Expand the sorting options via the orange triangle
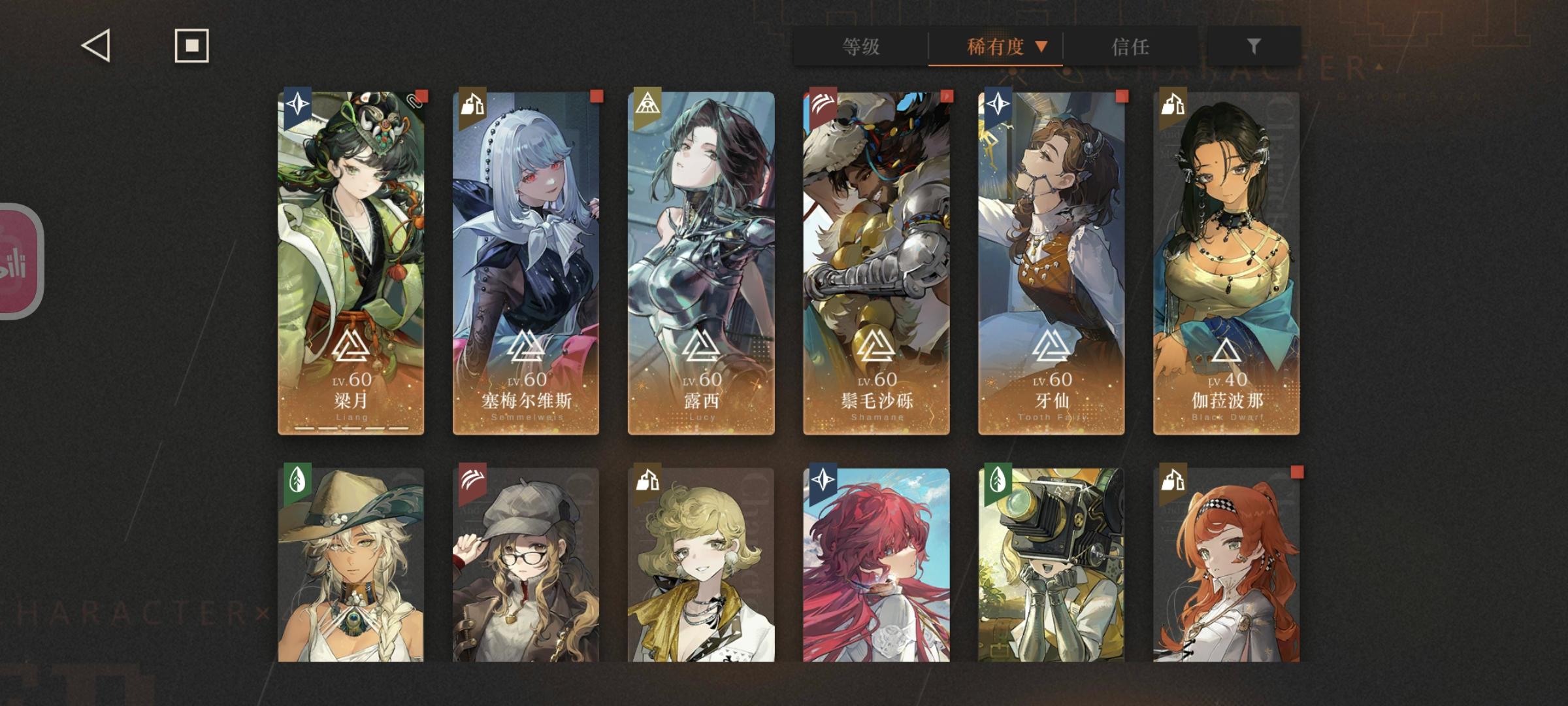The image size is (1568, 706). click(x=1043, y=47)
